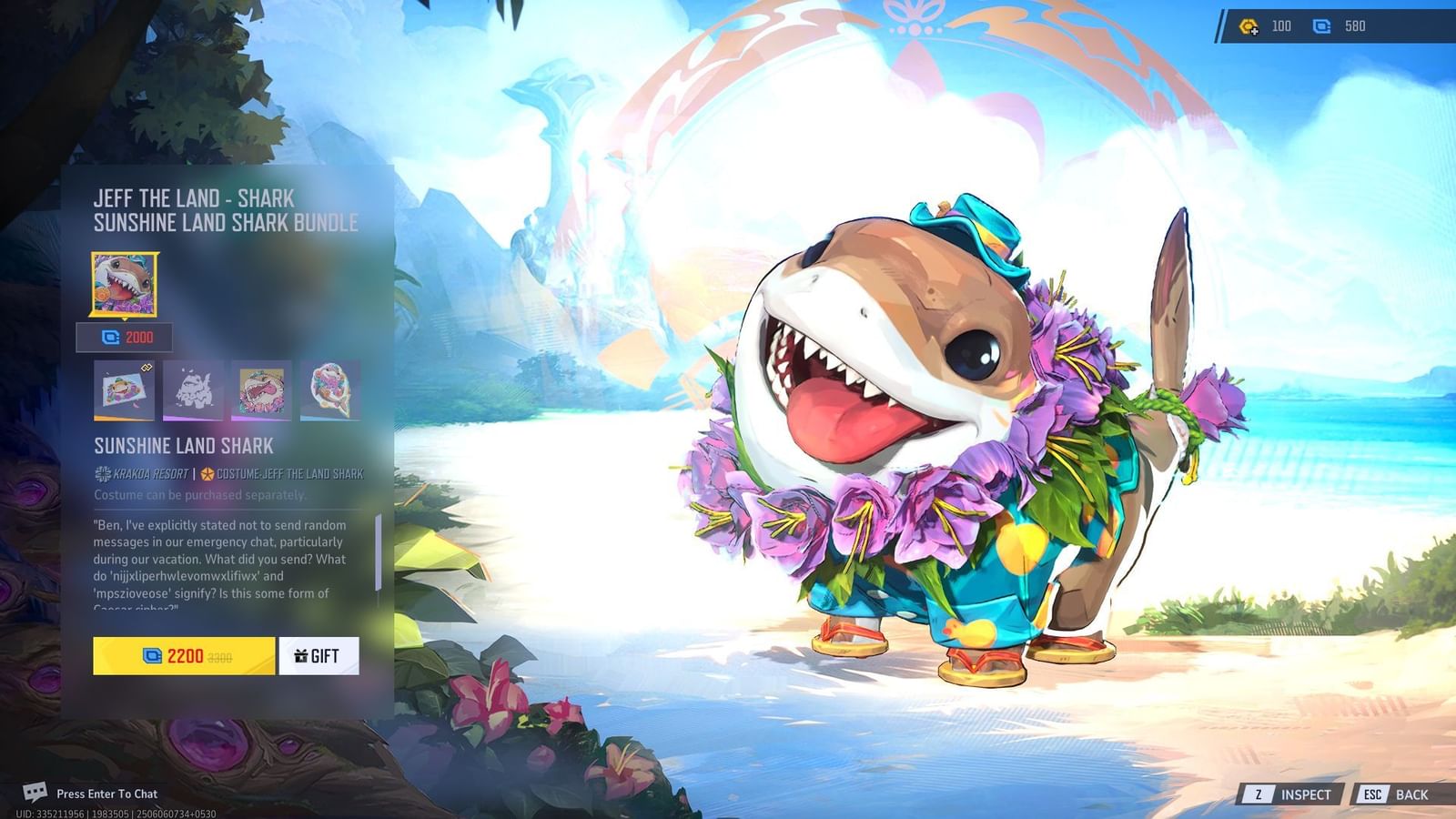Click the Sunshine Land Shark heading
Image resolution: width=1456 pixels, height=819 pixels.
[x=182, y=446]
